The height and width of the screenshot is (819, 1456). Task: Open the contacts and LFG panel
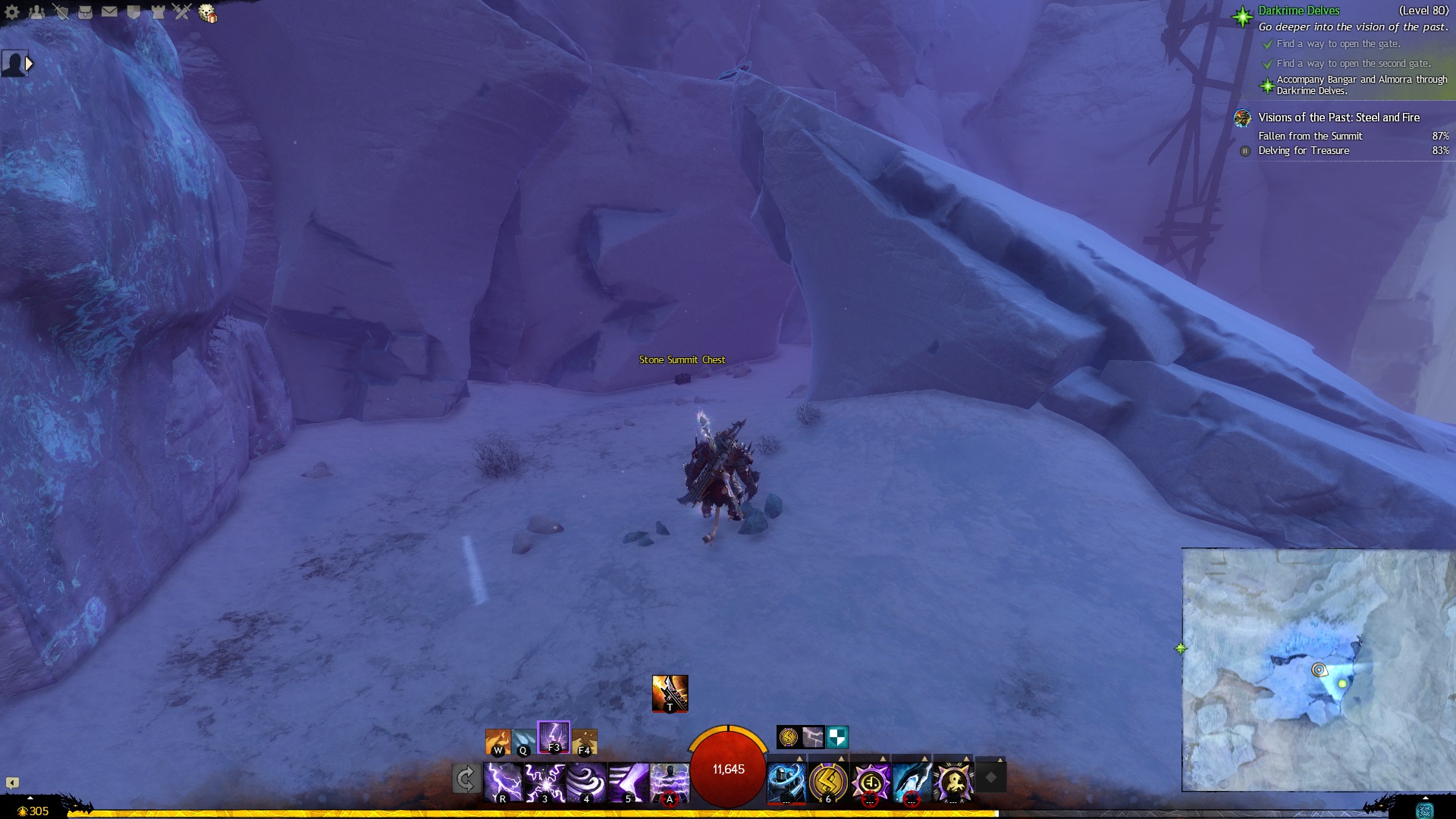coord(36,11)
